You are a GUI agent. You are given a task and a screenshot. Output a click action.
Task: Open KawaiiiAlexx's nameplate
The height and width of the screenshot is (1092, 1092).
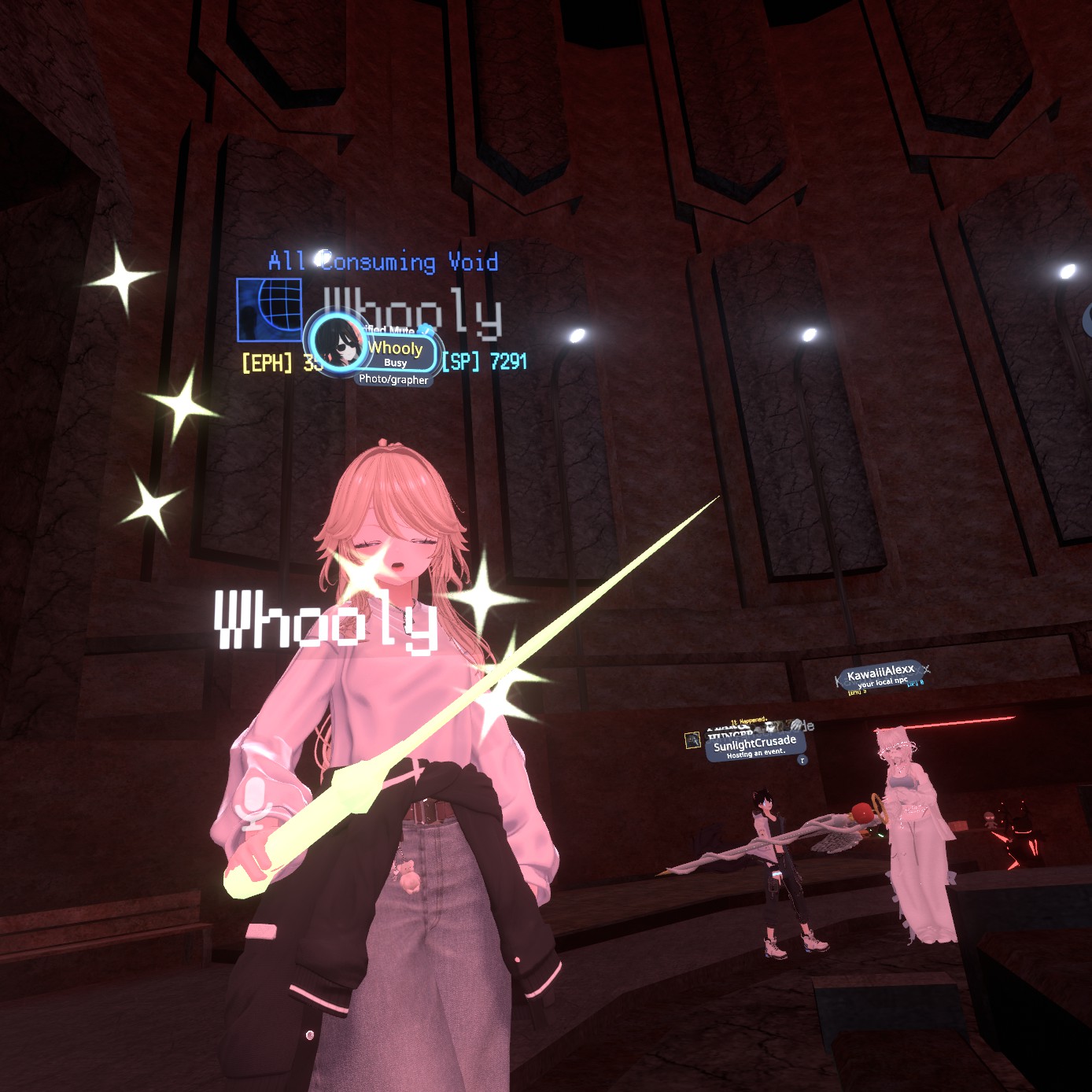pyautogui.click(x=880, y=675)
